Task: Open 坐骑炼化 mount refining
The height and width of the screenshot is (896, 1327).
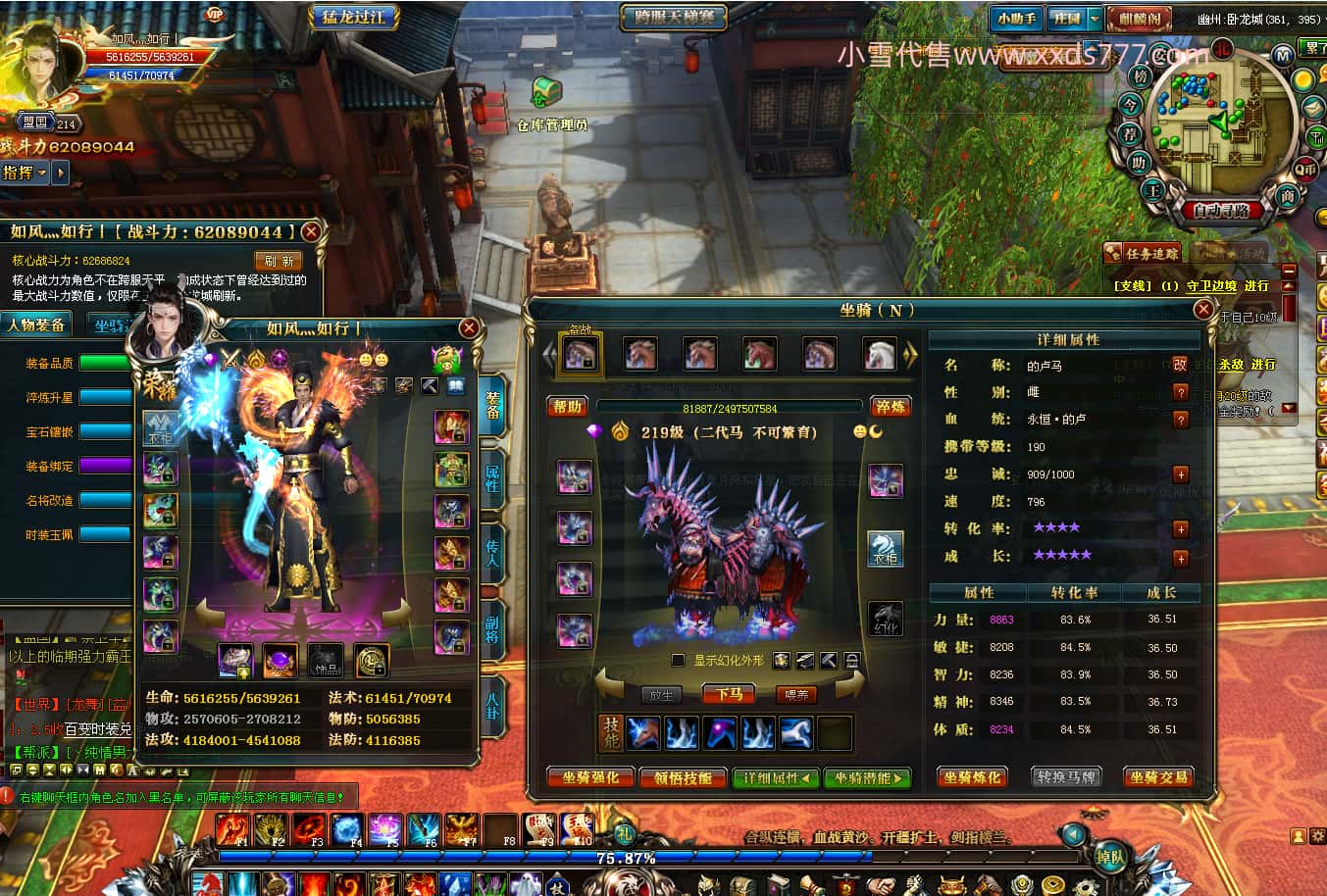Action: coord(972,777)
